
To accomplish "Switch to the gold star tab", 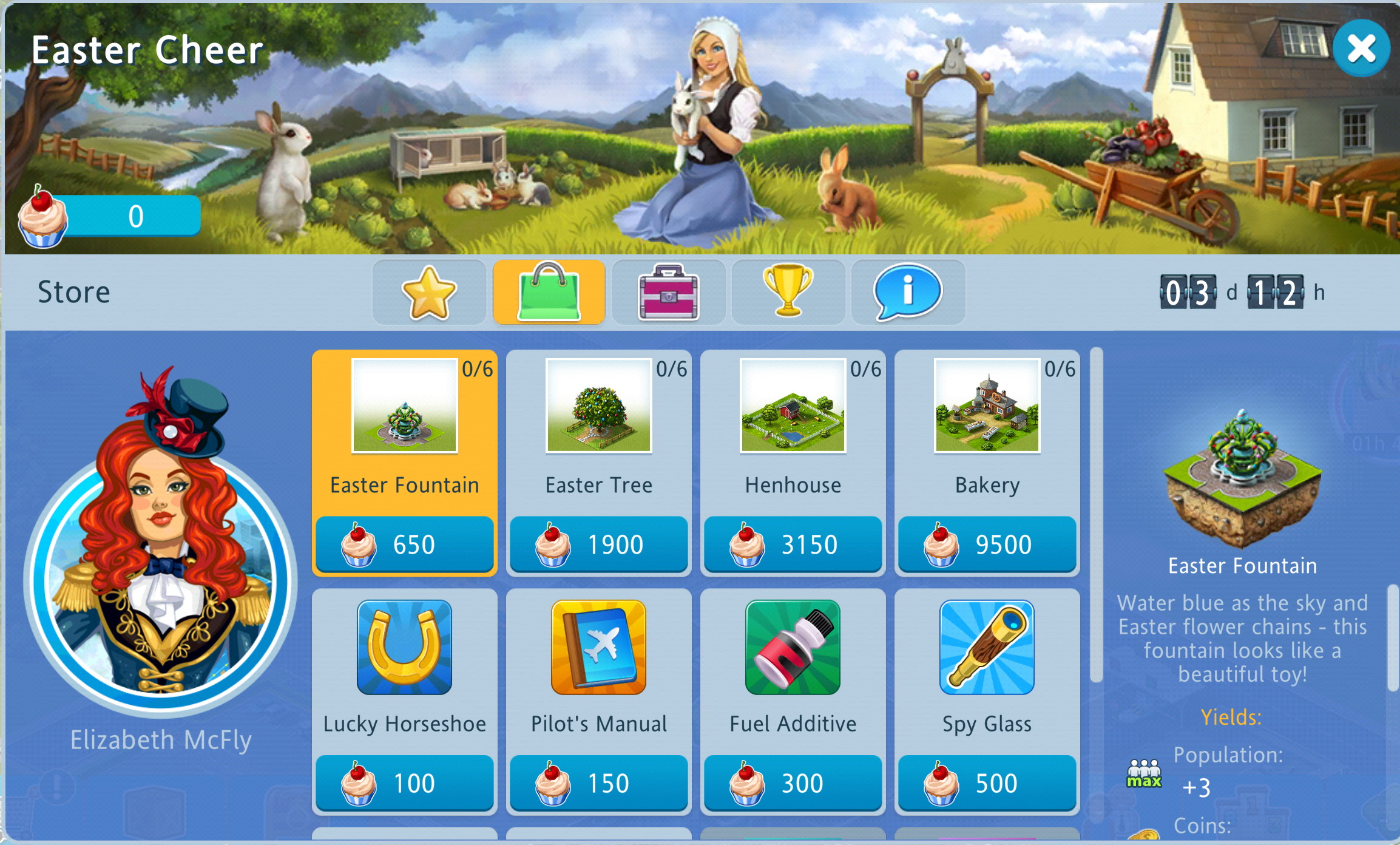I will tap(429, 293).
